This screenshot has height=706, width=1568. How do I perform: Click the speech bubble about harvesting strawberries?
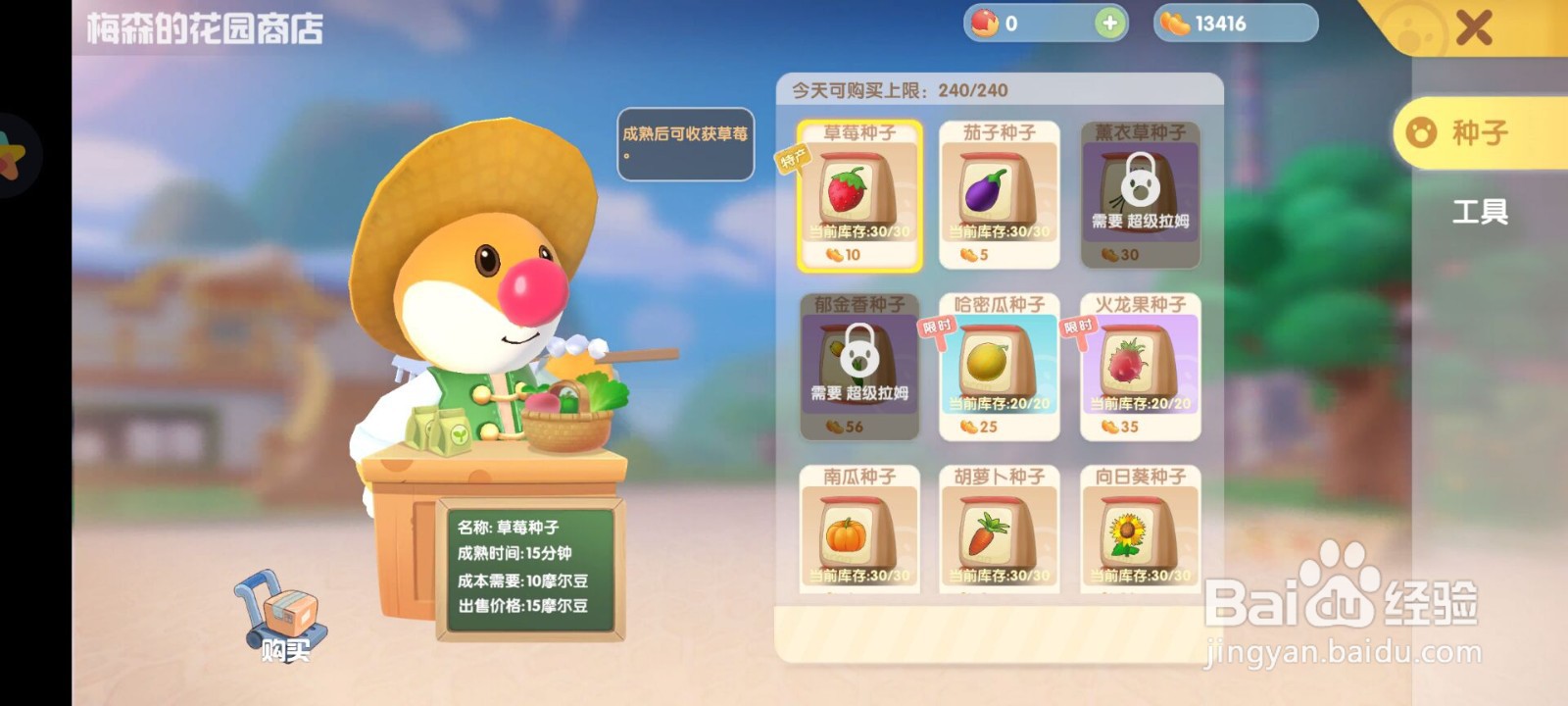tap(684, 145)
